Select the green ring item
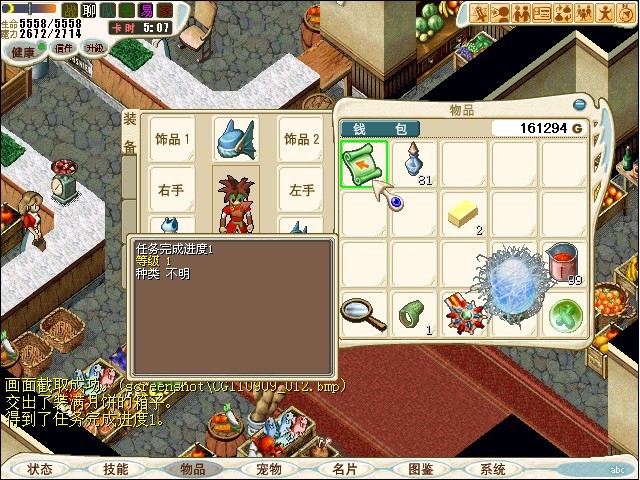This screenshot has width=640, height=480. tap(412, 313)
